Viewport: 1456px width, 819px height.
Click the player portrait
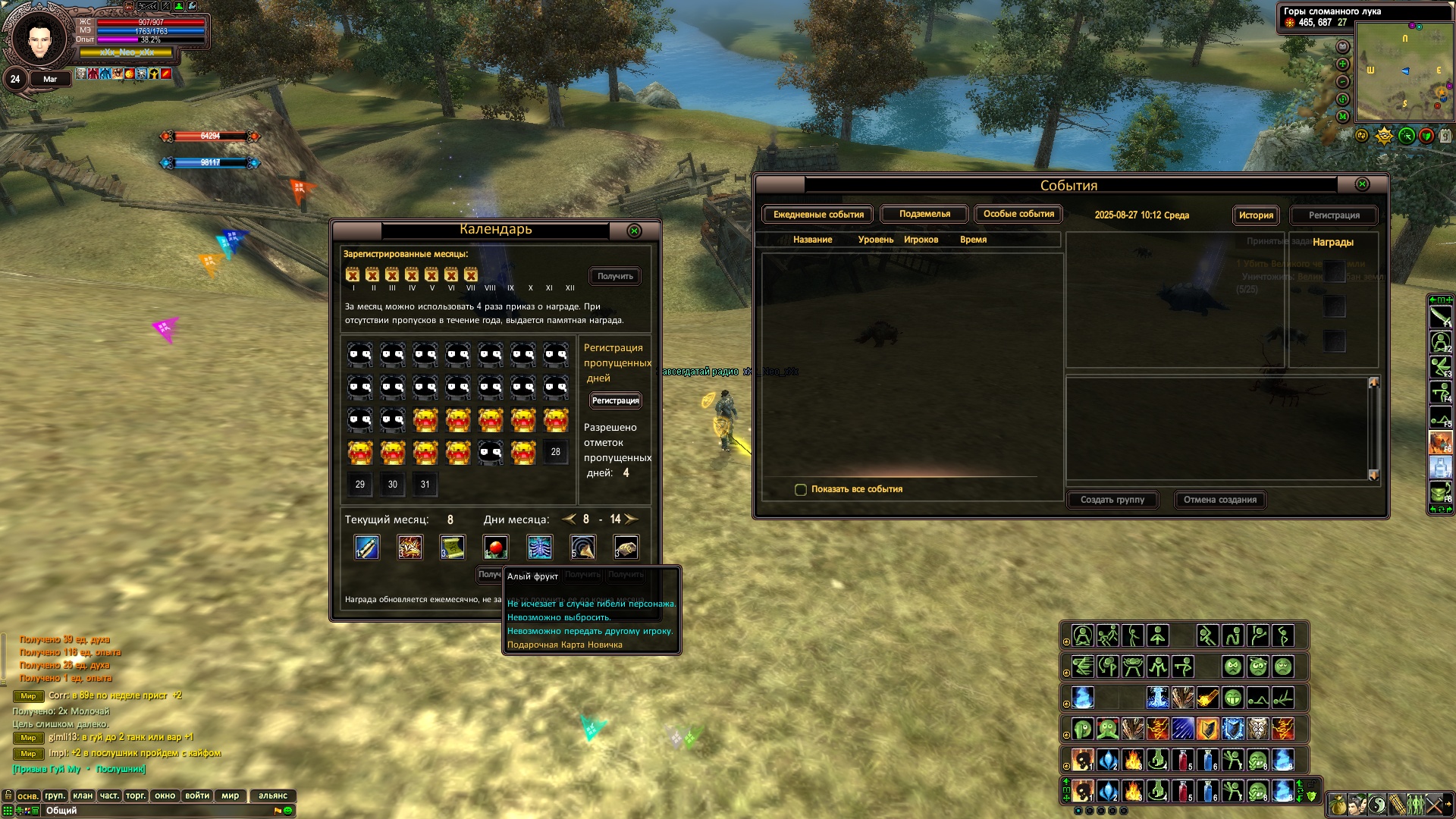[39, 39]
